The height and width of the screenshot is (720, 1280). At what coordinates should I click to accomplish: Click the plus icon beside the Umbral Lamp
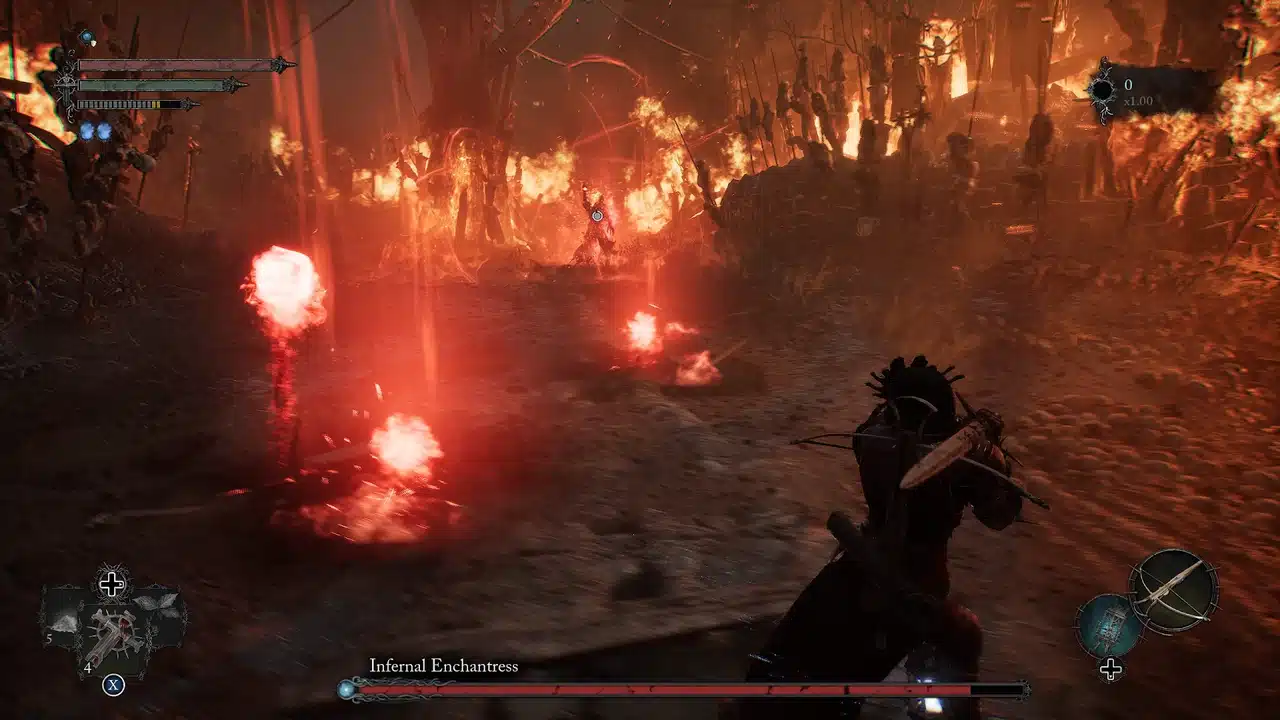click(x=1111, y=668)
